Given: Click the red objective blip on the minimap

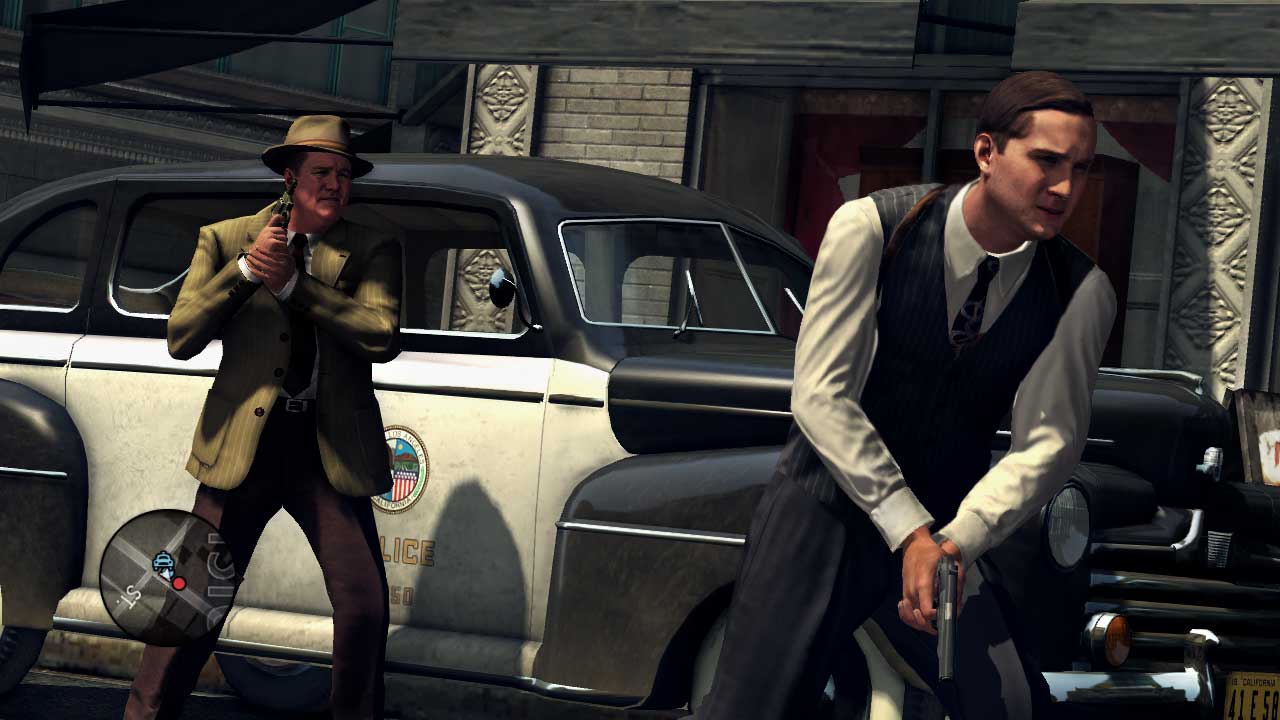Looking at the screenshot, I should tap(179, 583).
